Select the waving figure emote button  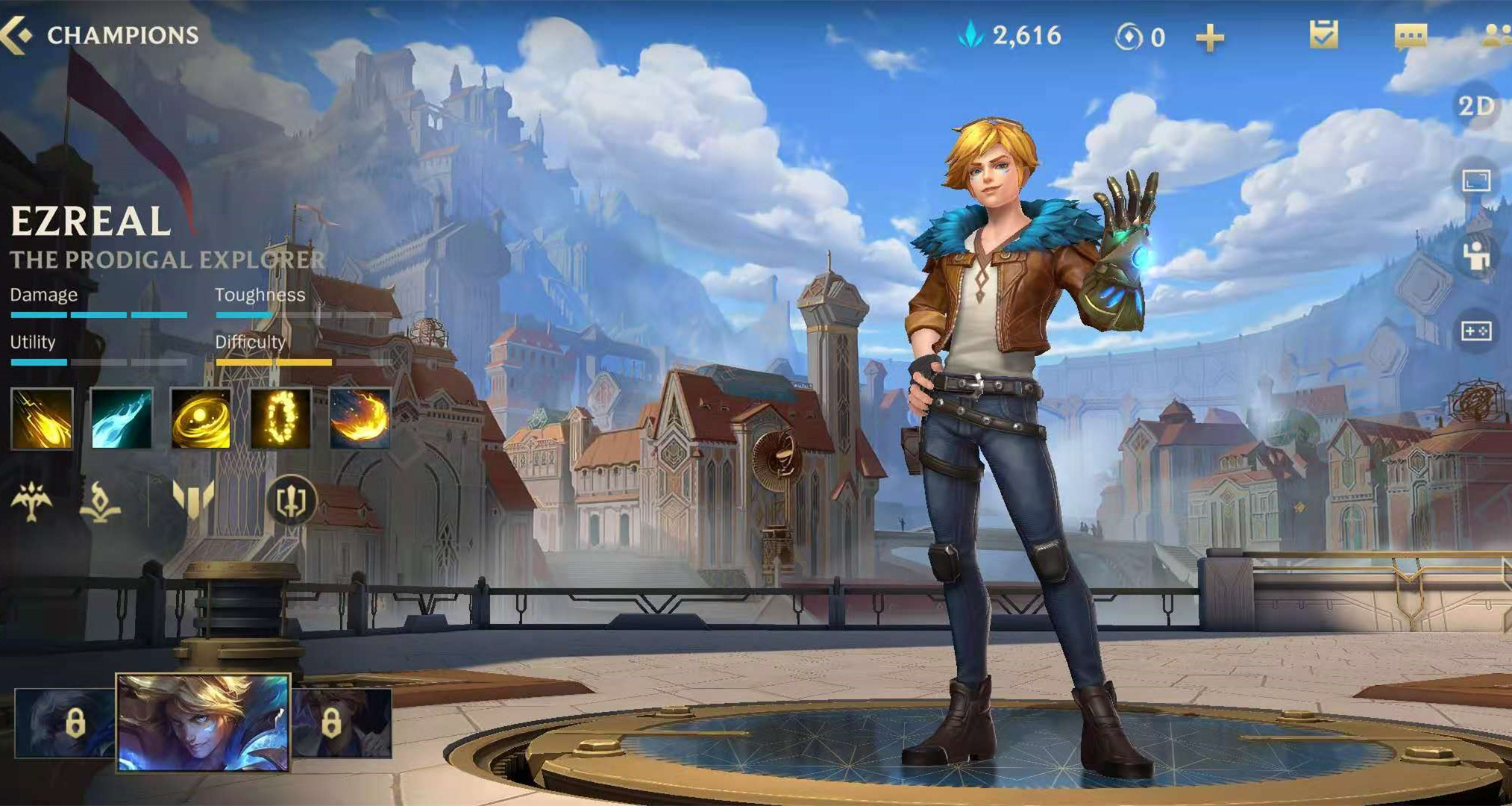(1476, 256)
